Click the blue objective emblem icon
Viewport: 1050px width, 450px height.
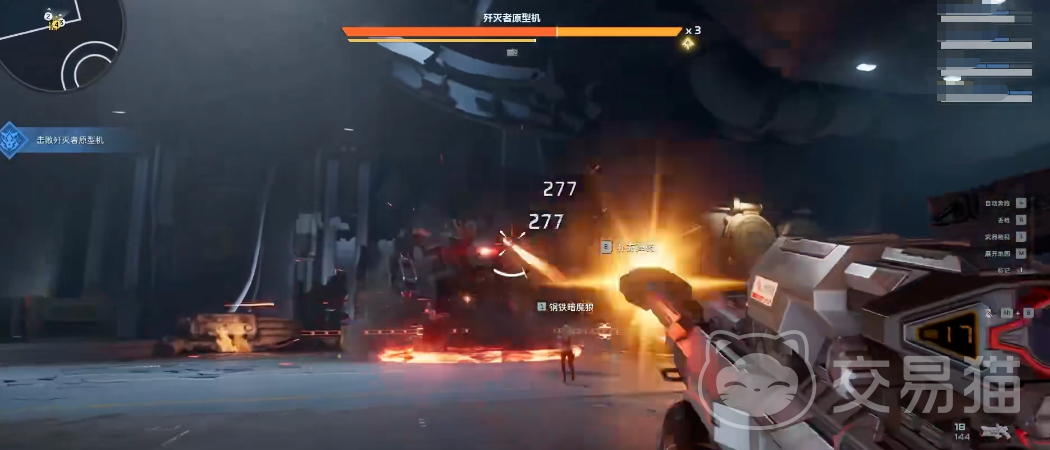(x=11, y=141)
